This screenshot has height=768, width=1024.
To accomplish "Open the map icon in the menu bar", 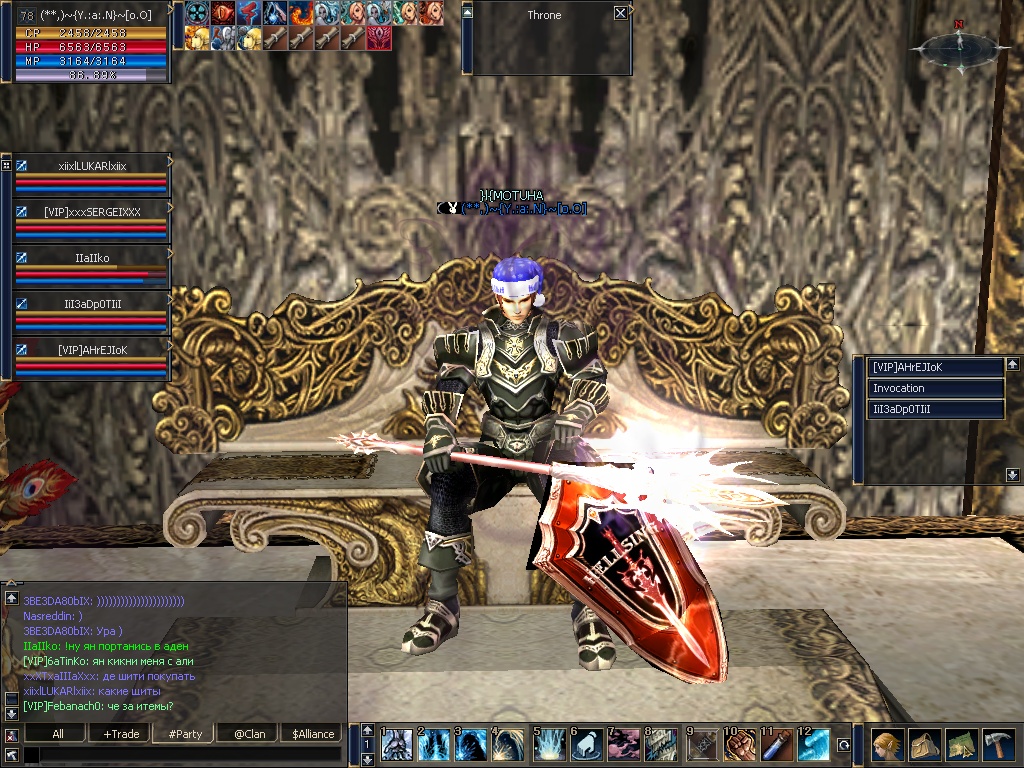I will pos(960,745).
